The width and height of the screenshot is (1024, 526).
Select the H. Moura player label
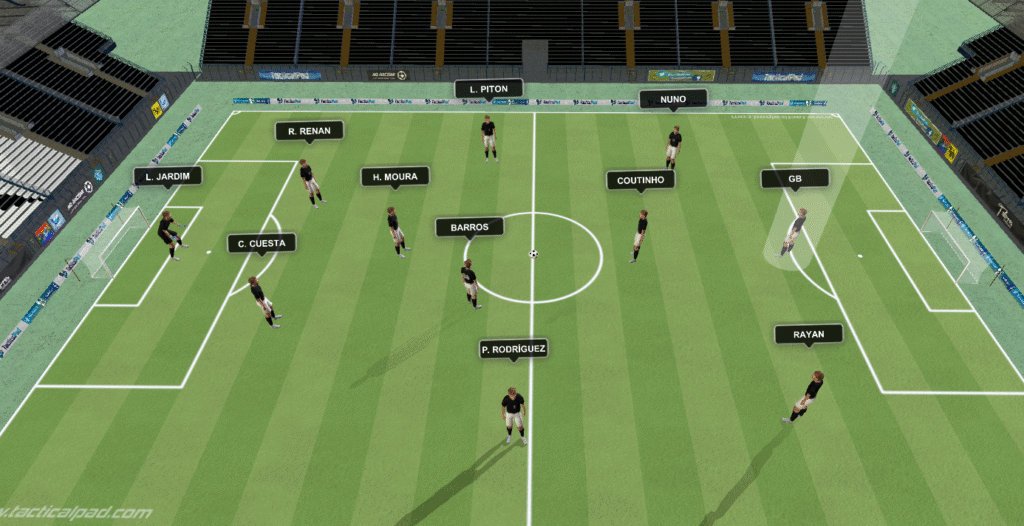pyautogui.click(x=395, y=177)
